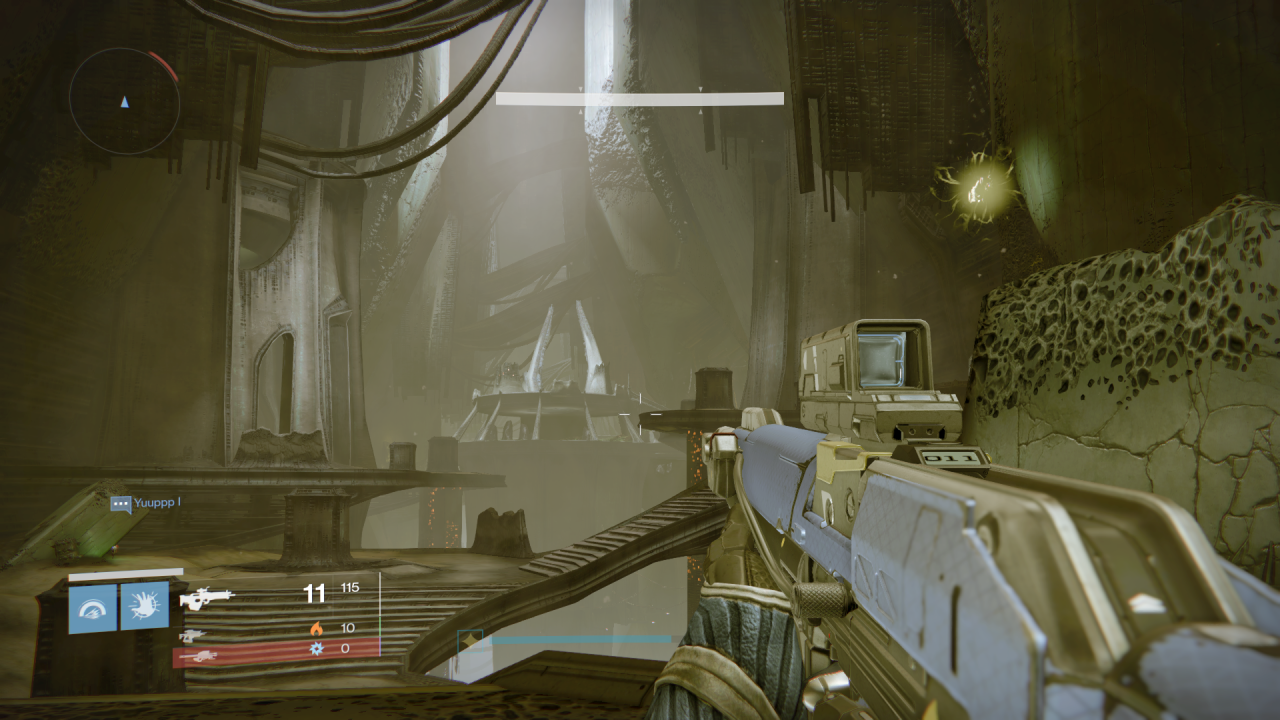Choose the heavy weapon on the red bar
The height and width of the screenshot is (720, 1280).
point(200,655)
